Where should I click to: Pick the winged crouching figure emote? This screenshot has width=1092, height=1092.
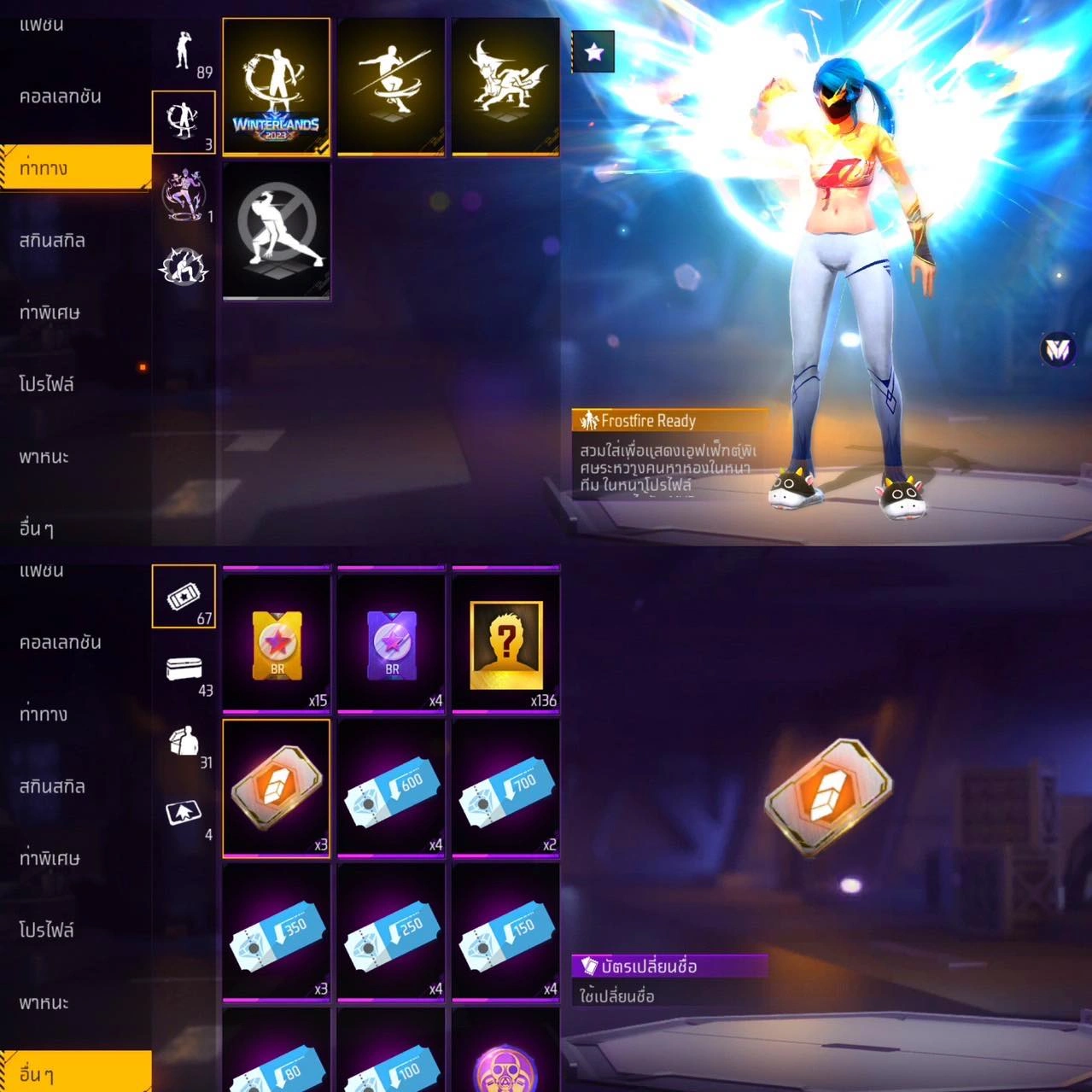coord(505,86)
